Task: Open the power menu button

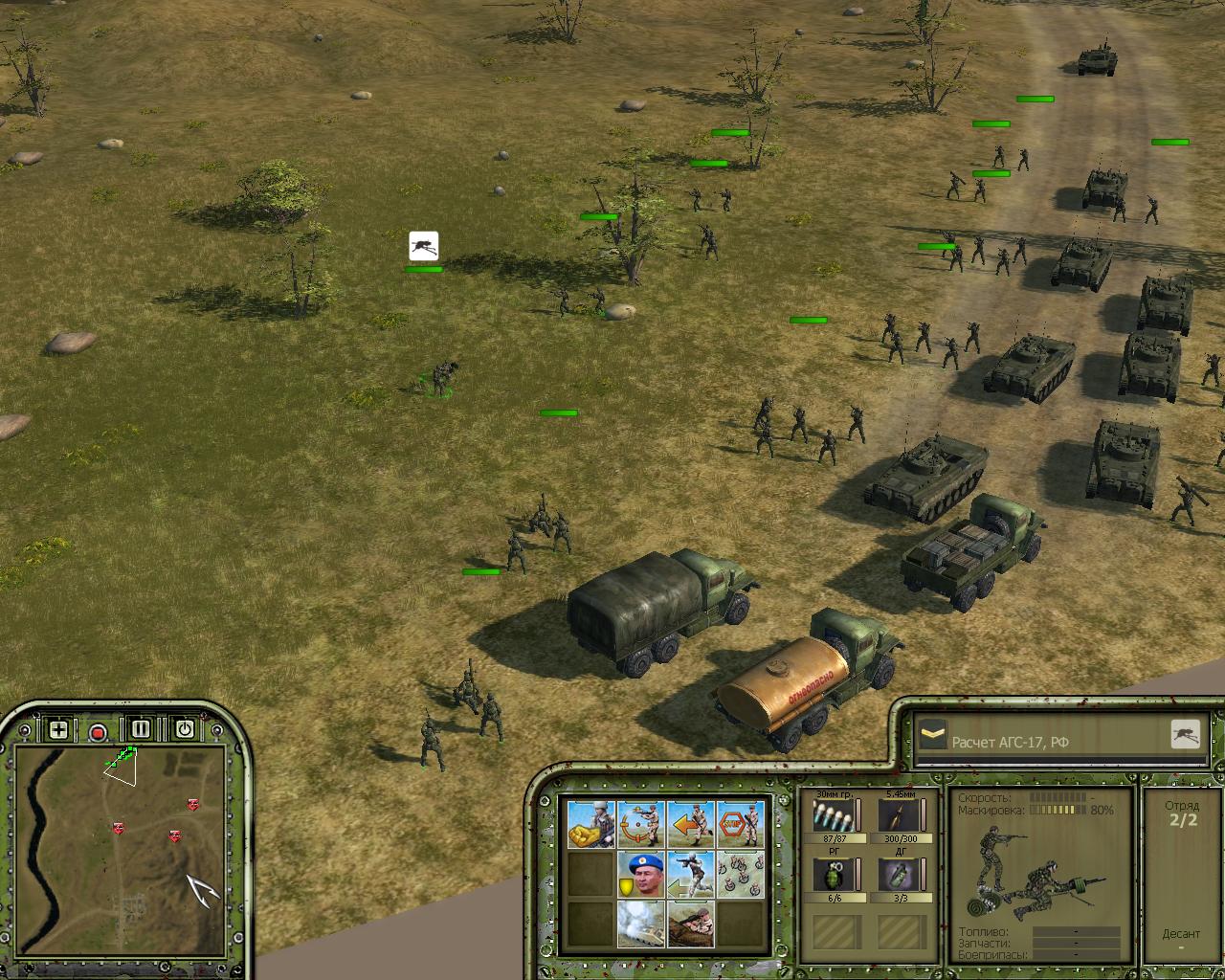Action: (184, 729)
